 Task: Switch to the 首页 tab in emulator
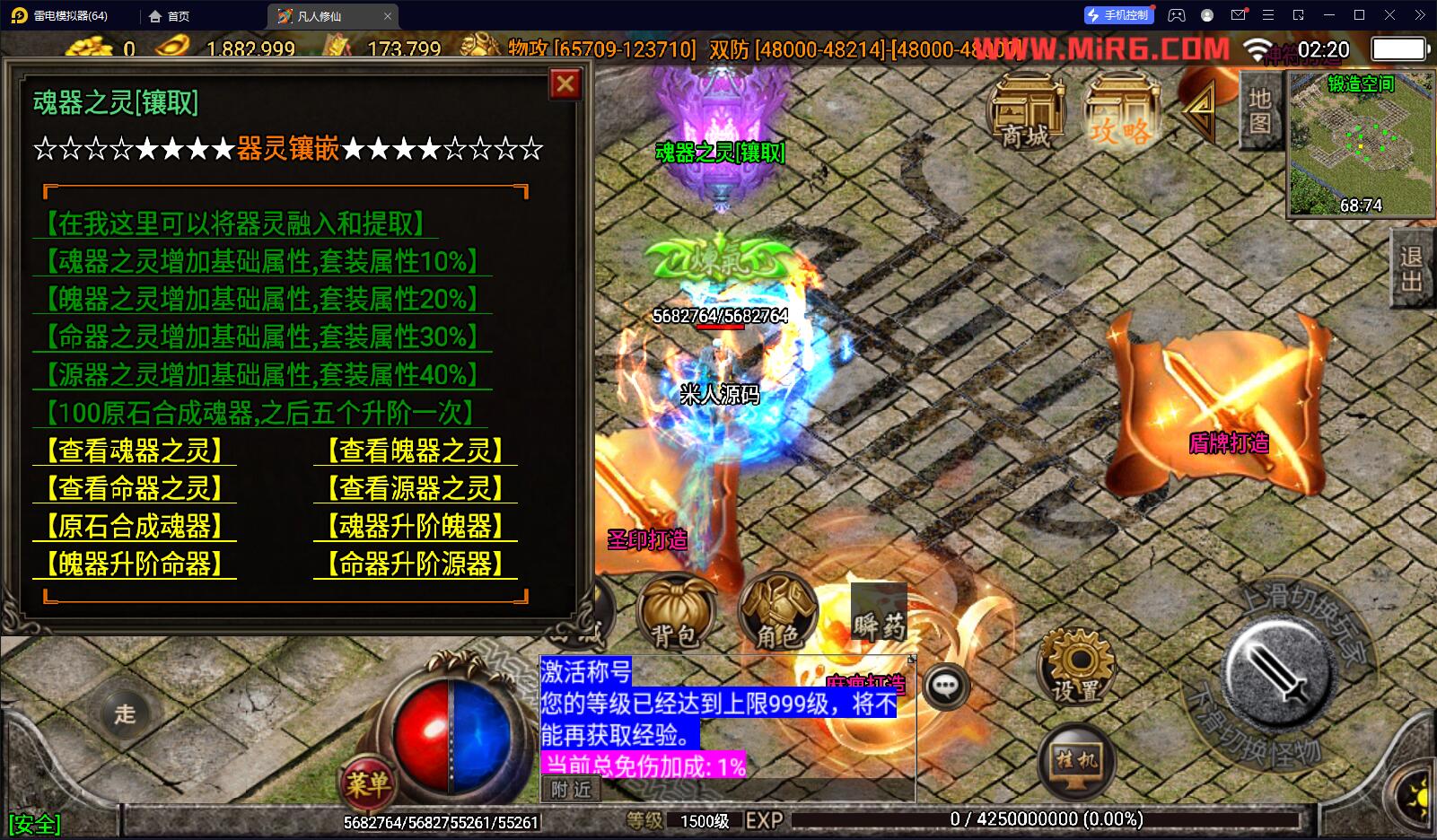click(x=170, y=16)
